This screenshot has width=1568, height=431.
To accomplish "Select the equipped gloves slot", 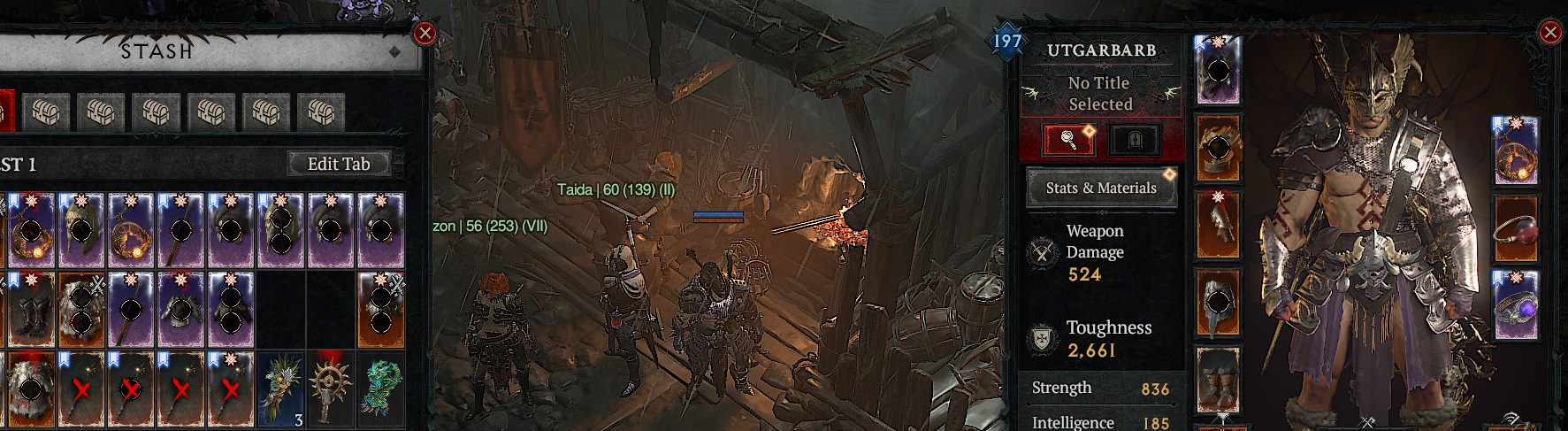I will [x=1217, y=226].
